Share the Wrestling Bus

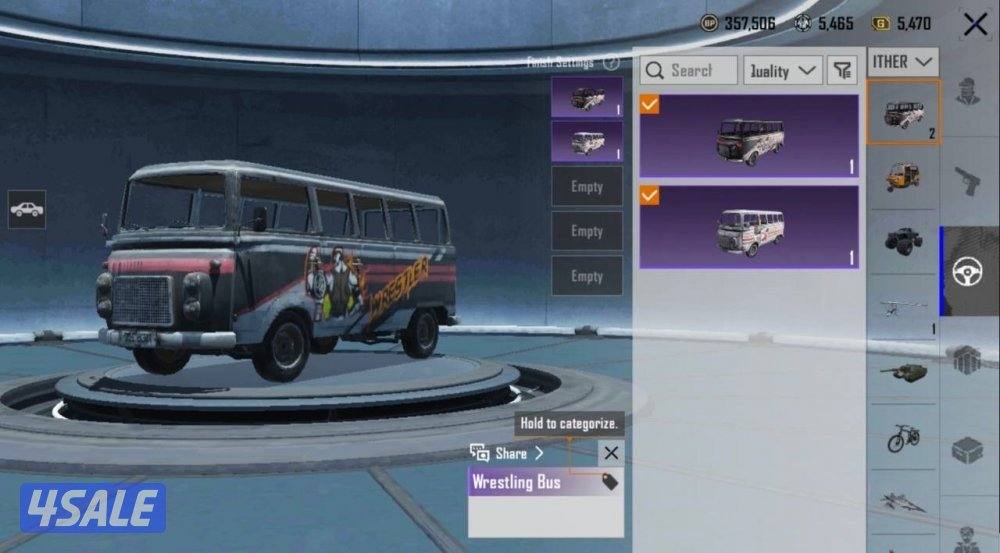coord(508,453)
